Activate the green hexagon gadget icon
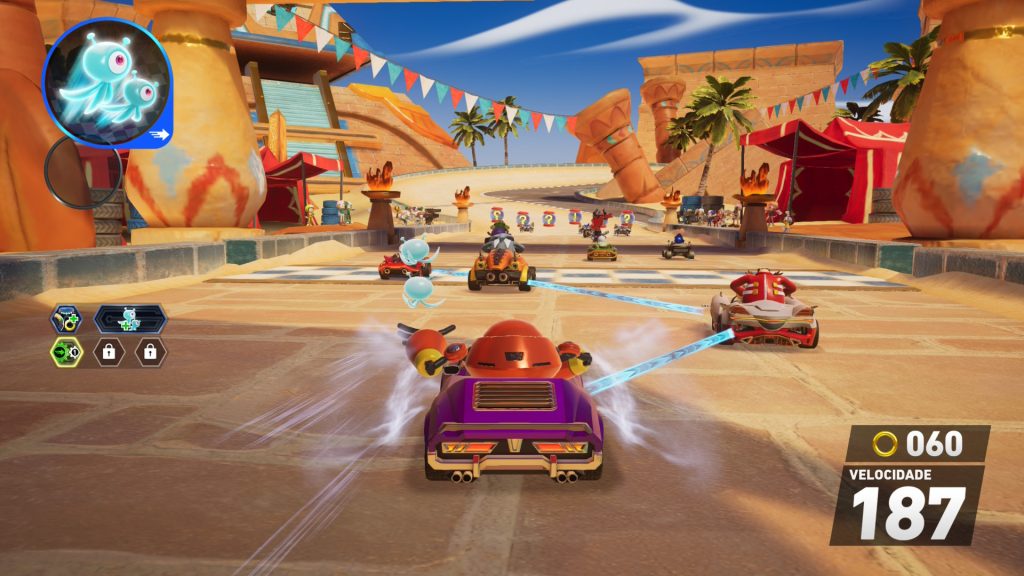The width and height of the screenshot is (1024, 576). coord(67,352)
